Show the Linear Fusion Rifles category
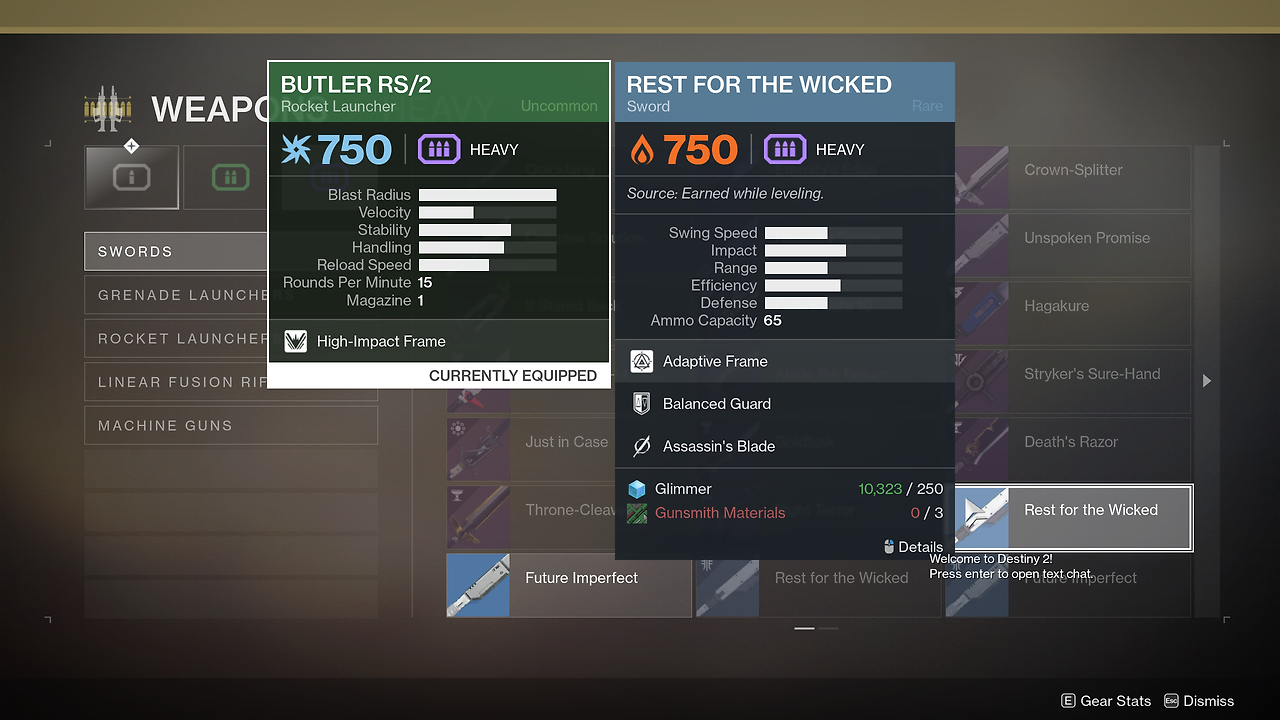The width and height of the screenshot is (1280, 720). 175,382
